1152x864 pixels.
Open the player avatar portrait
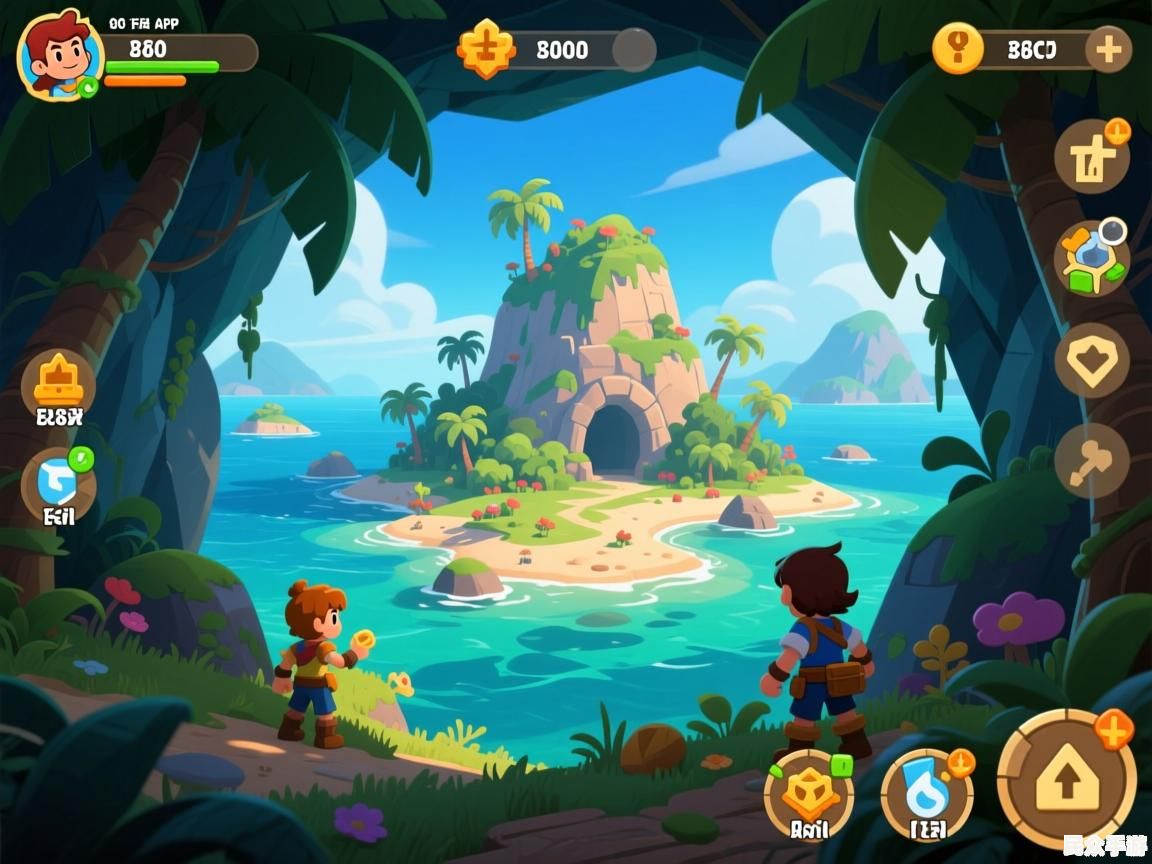(x=58, y=54)
